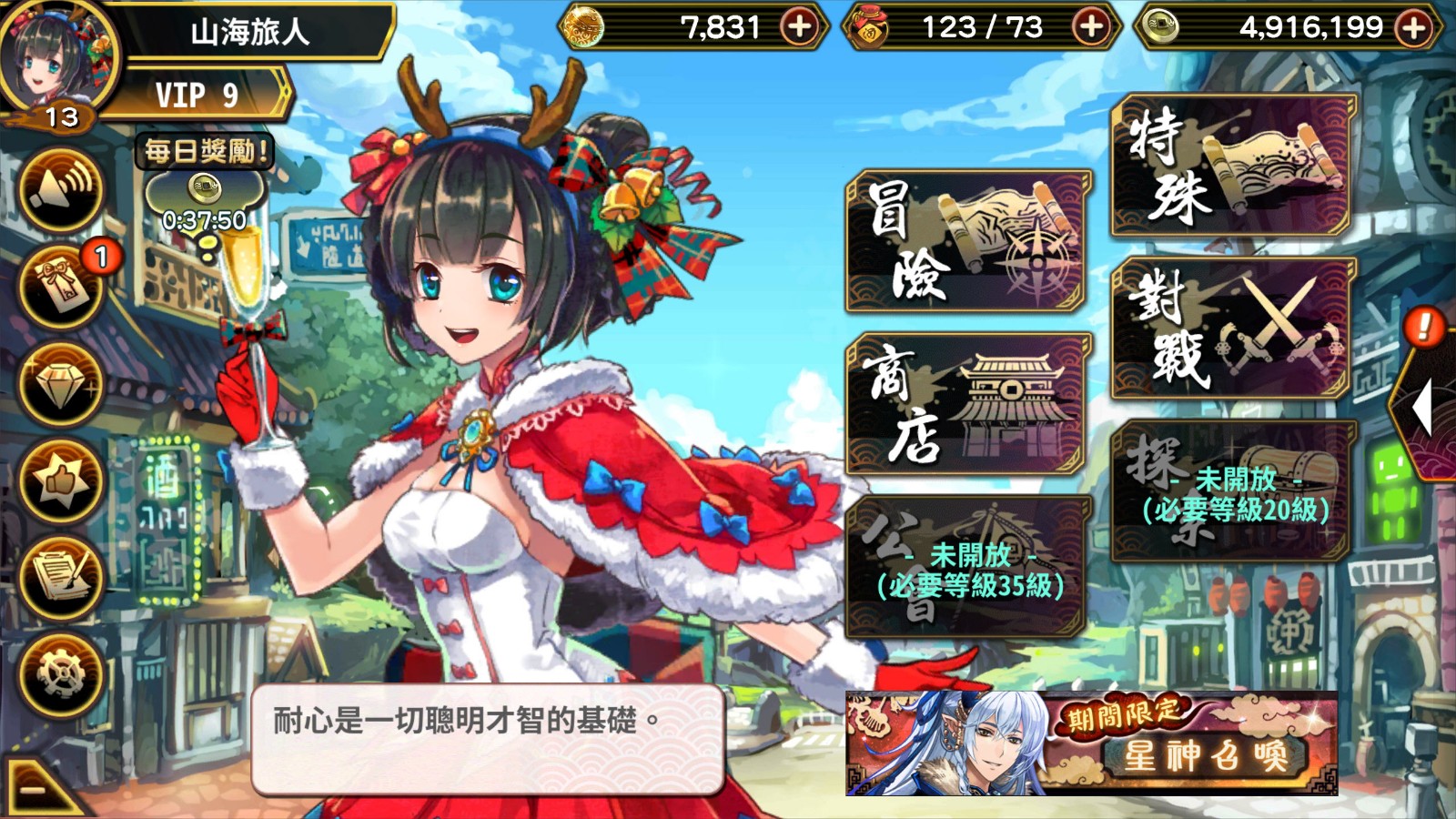Image resolution: width=1456 pixels, height=819 pixels.
Task: Open the 冒險 adventure menu
Action: 968,242
